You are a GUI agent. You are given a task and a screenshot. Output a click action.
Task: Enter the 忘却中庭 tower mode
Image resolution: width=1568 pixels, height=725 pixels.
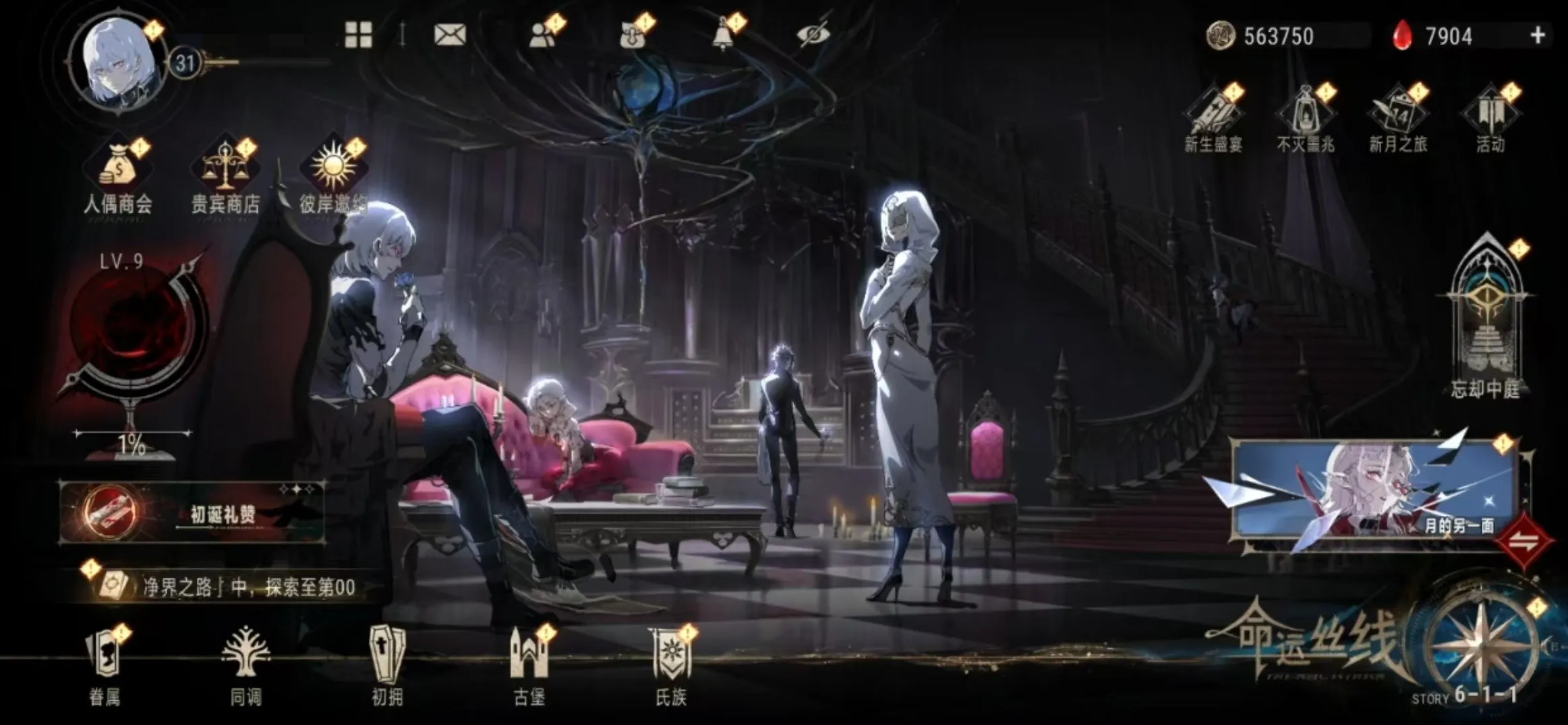click(x=1486, y=317)
